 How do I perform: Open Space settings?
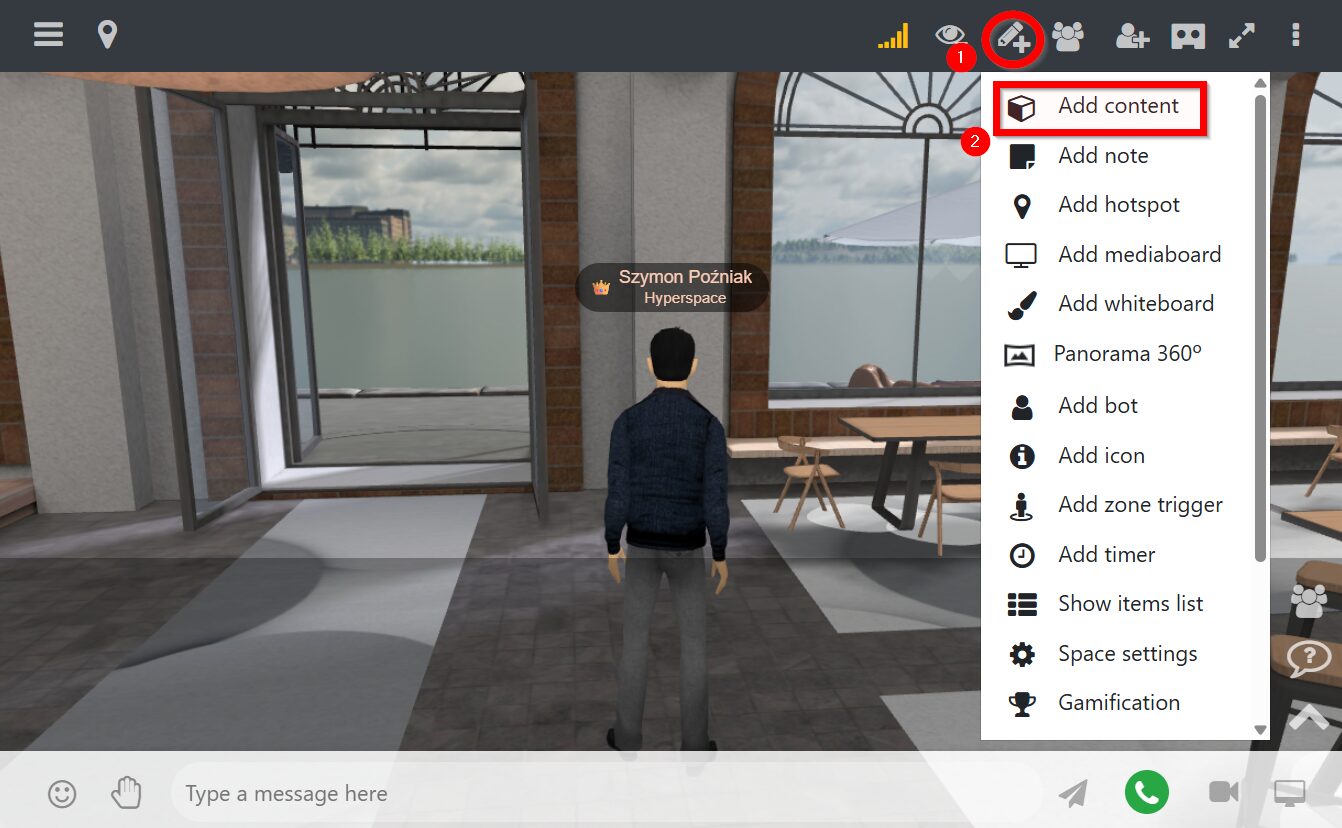tap(1127, 654)
